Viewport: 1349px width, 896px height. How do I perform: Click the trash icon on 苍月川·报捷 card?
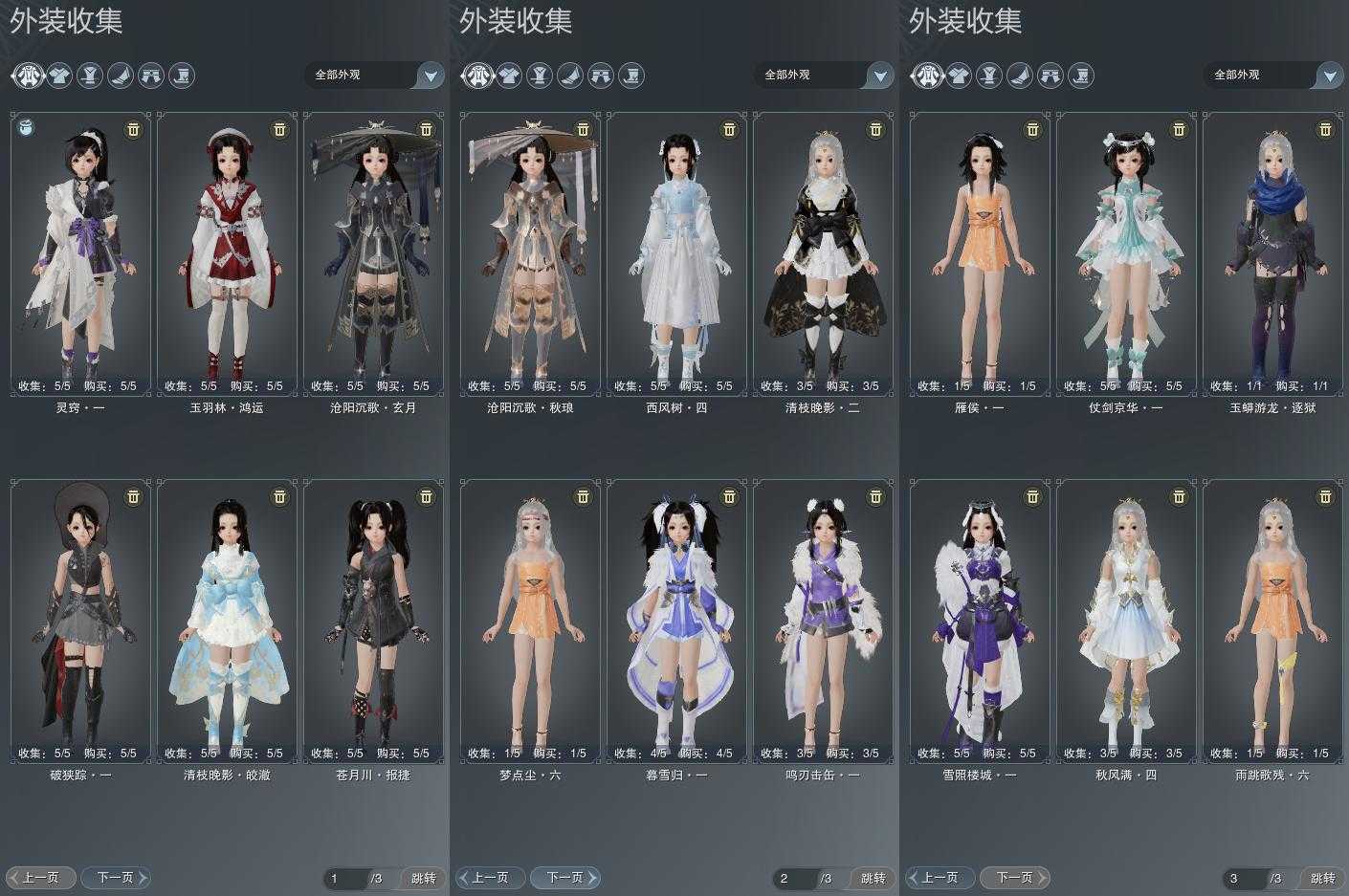coord(426,496)
